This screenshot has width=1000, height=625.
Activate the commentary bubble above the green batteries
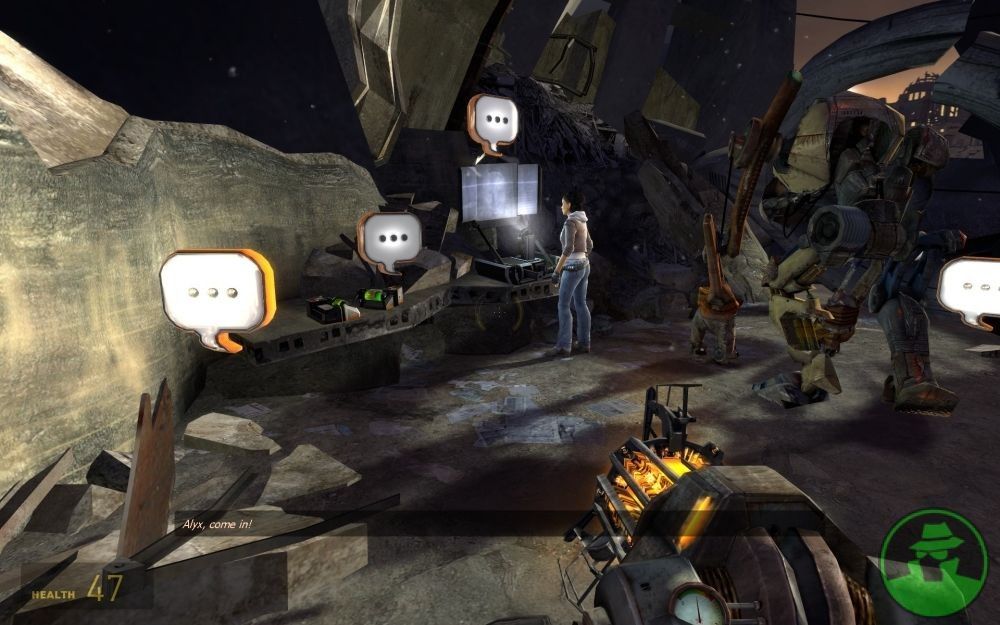(390, 240)
